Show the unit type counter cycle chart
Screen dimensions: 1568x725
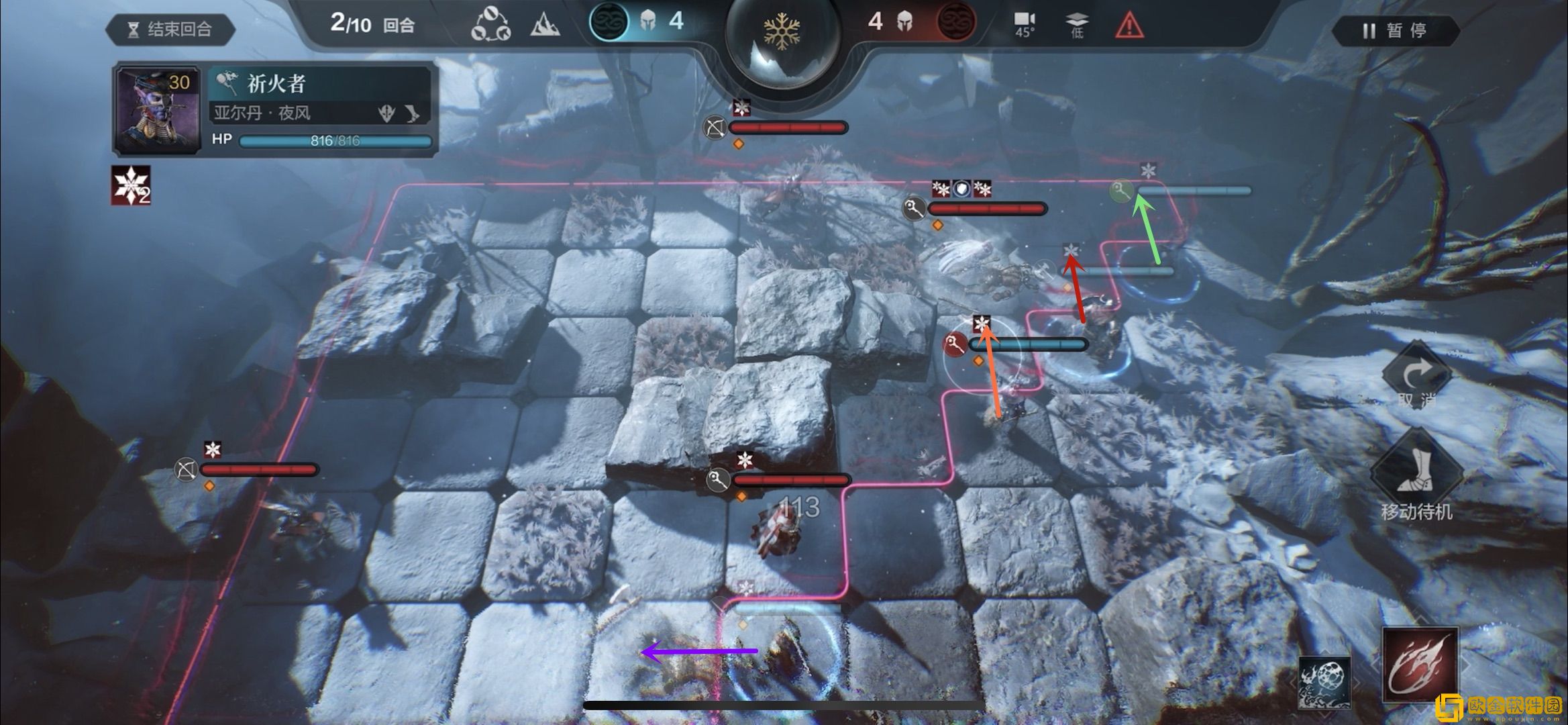click(491, 25)
